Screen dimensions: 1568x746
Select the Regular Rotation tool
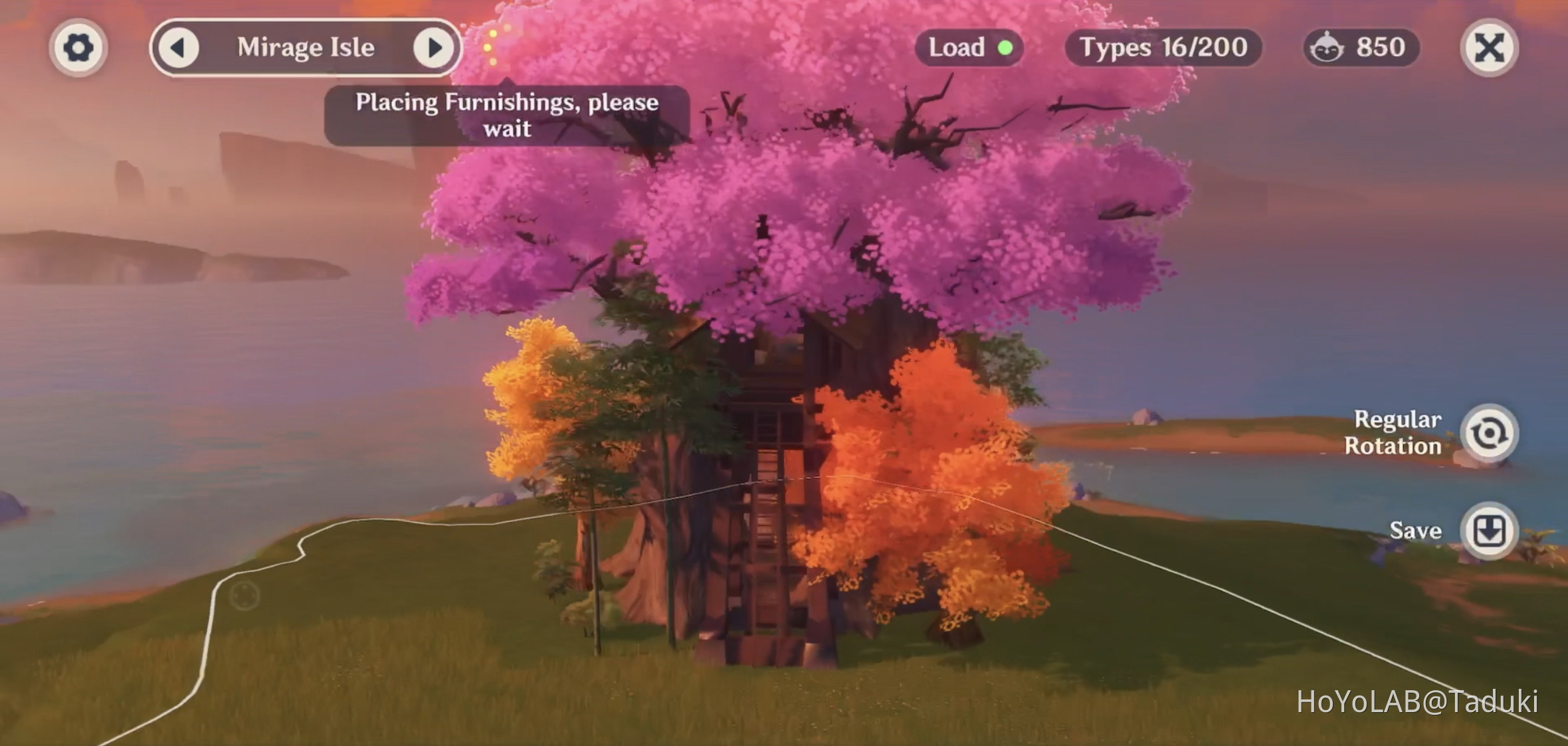tap(1490, 432)
